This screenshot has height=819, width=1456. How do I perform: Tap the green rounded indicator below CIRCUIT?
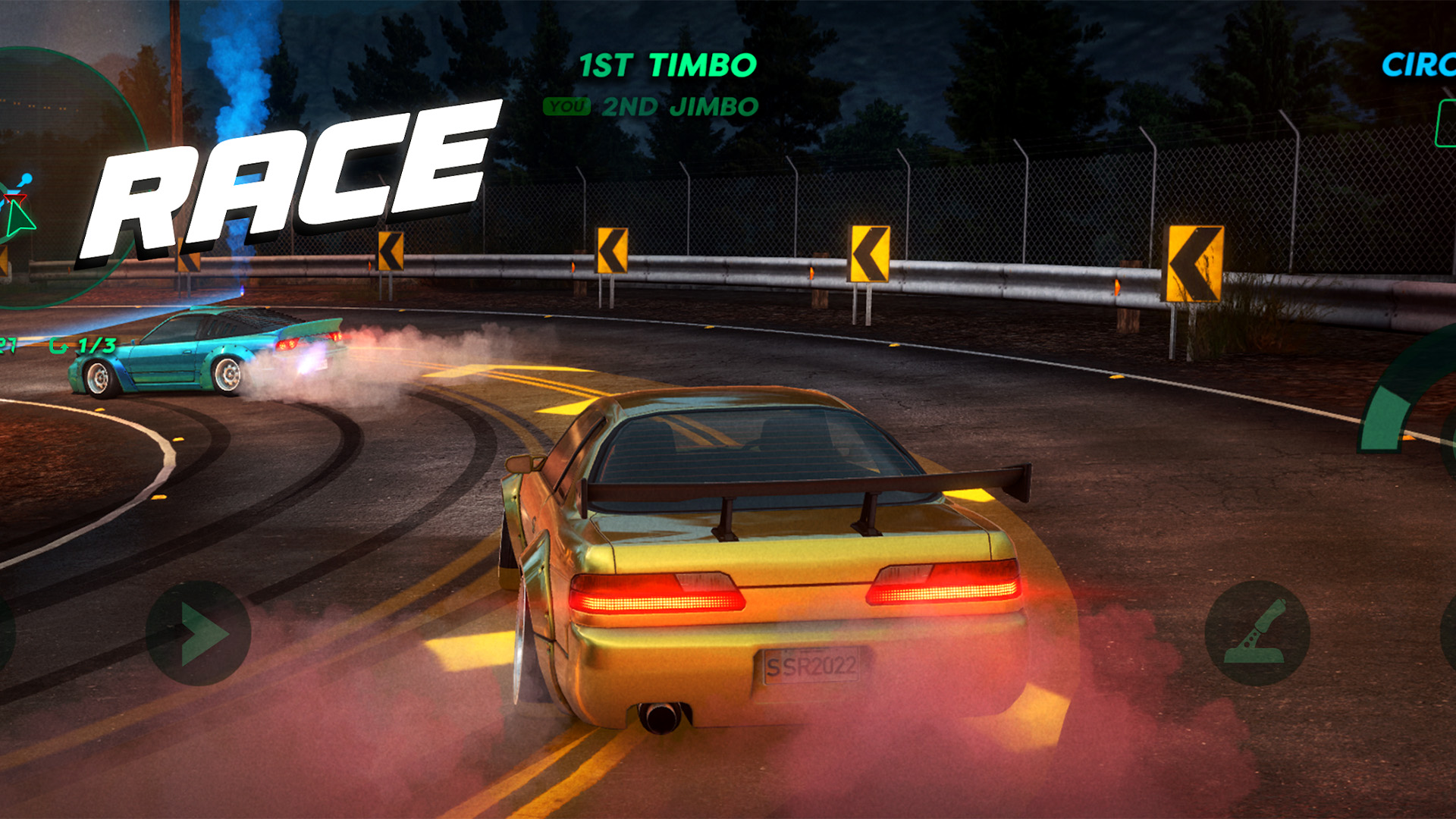coord(1447,125)
